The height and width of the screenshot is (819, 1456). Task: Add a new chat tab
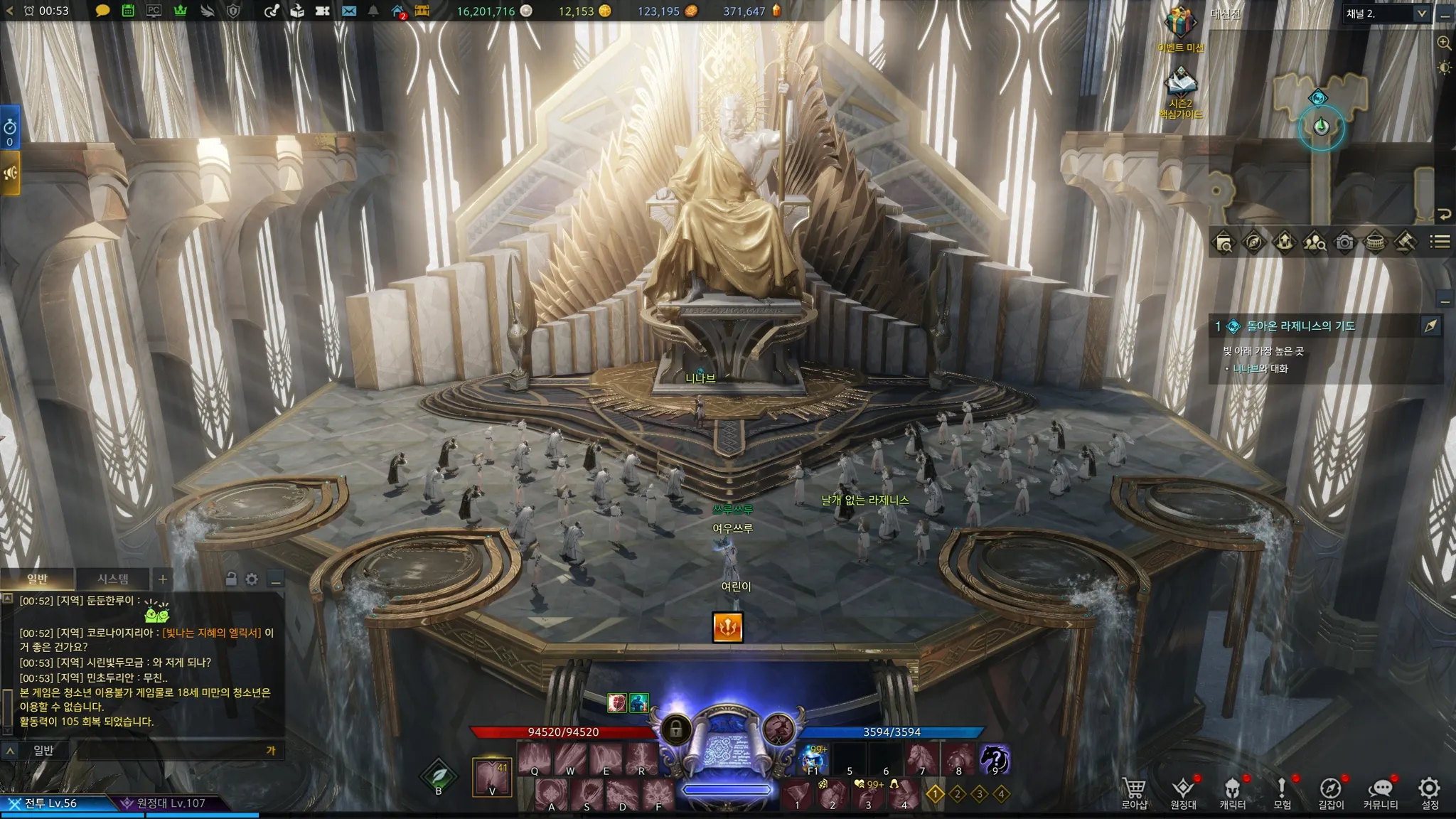click(x=162, y=579)
